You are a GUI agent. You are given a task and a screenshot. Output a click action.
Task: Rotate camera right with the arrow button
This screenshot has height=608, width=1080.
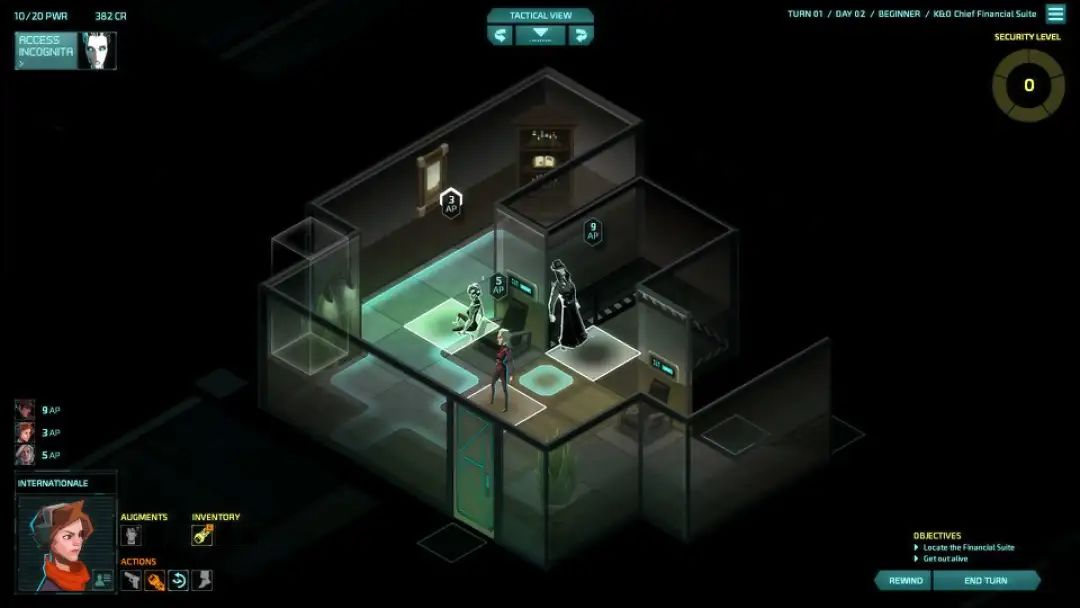580,35
